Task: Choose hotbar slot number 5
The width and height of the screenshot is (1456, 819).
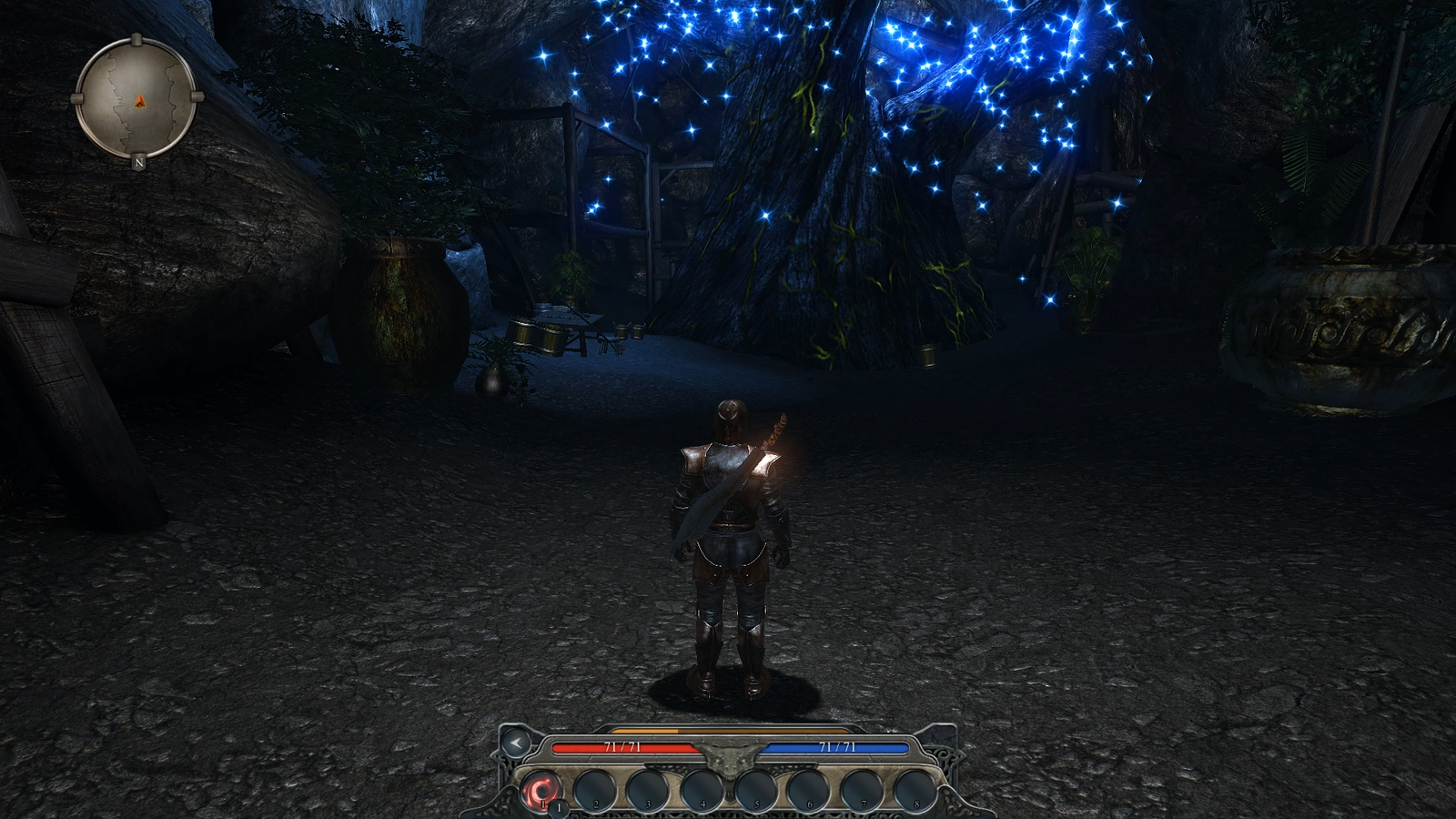Action: tap(755, 789)
